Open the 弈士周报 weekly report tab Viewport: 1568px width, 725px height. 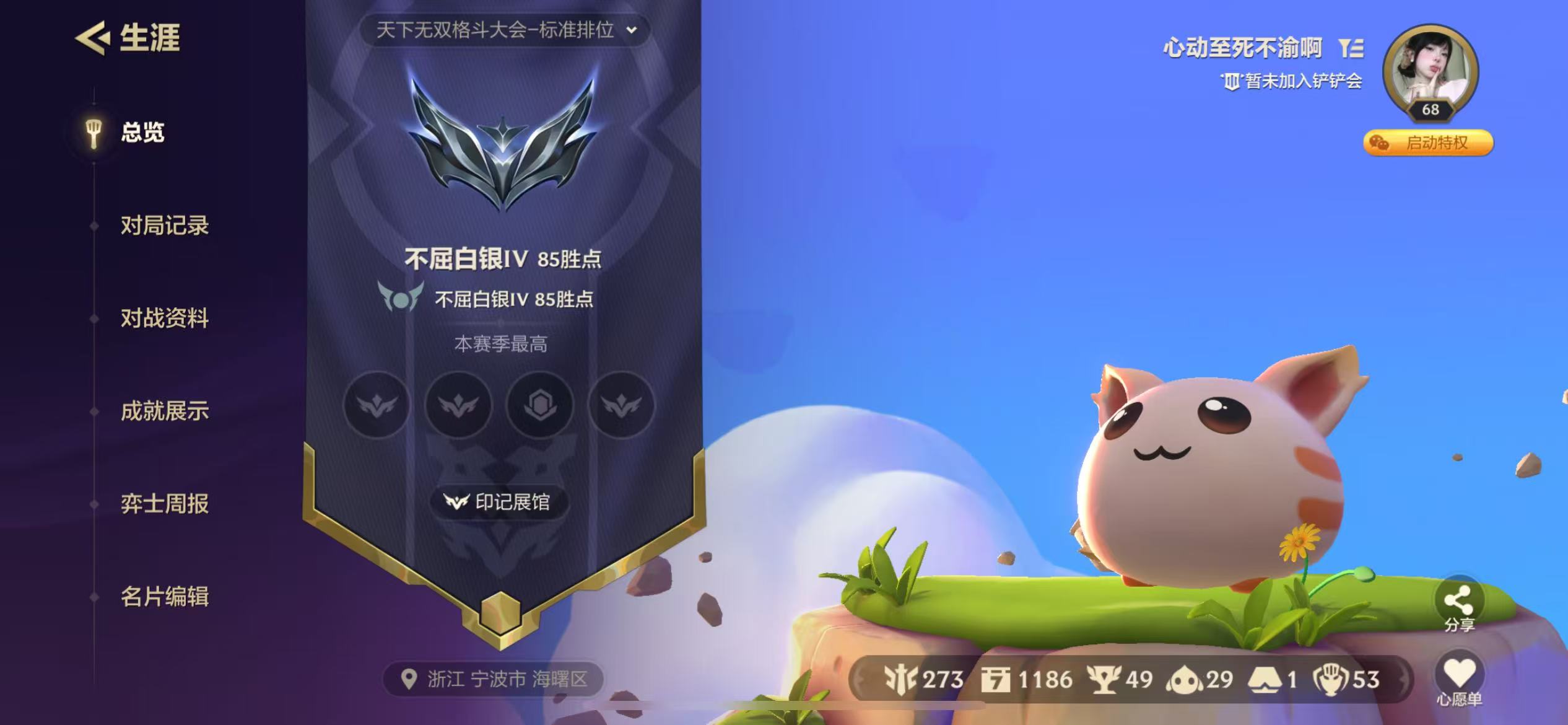(164, 504)
